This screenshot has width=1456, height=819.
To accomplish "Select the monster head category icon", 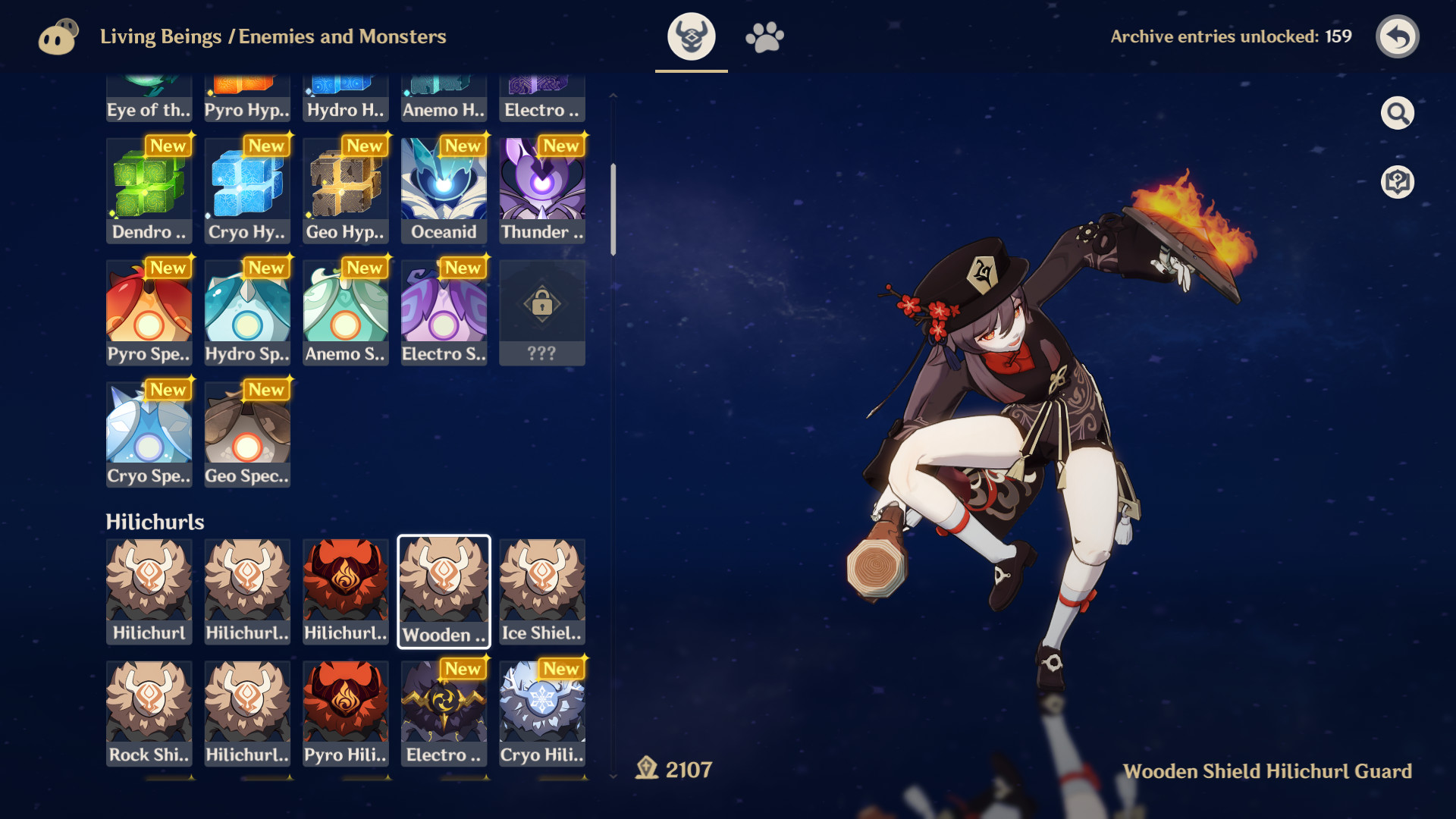I will click(x=691, y=36).
